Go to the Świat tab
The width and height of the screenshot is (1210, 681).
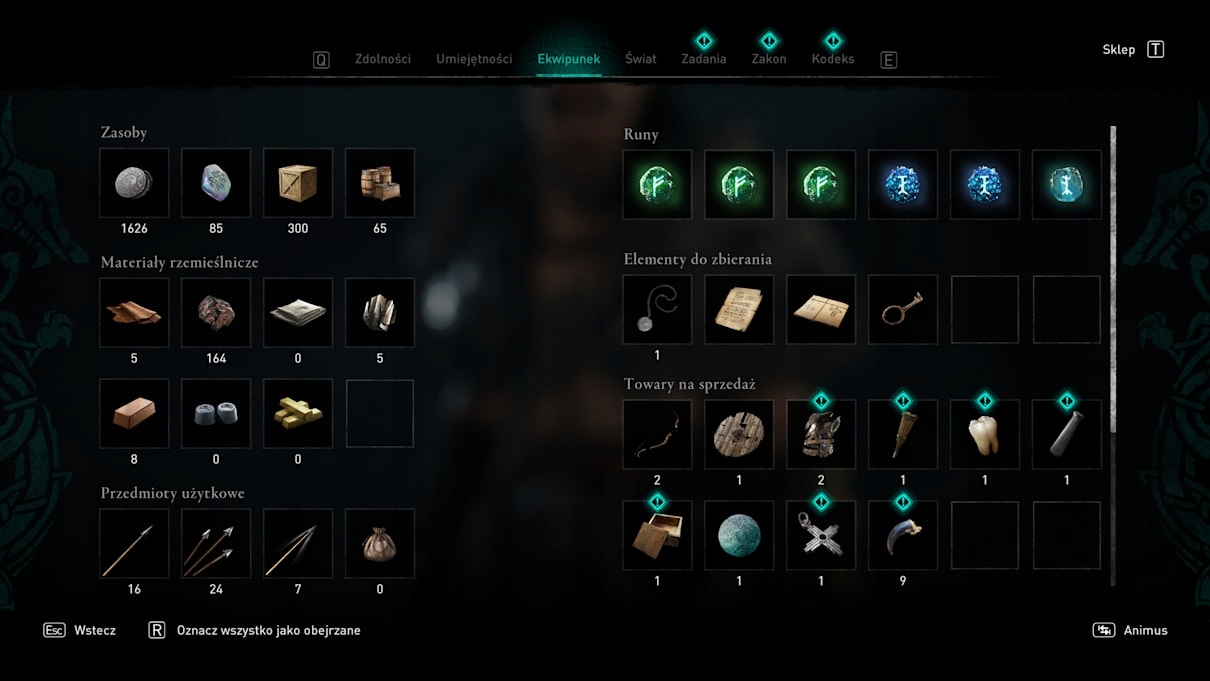click(x=641, y=59)
